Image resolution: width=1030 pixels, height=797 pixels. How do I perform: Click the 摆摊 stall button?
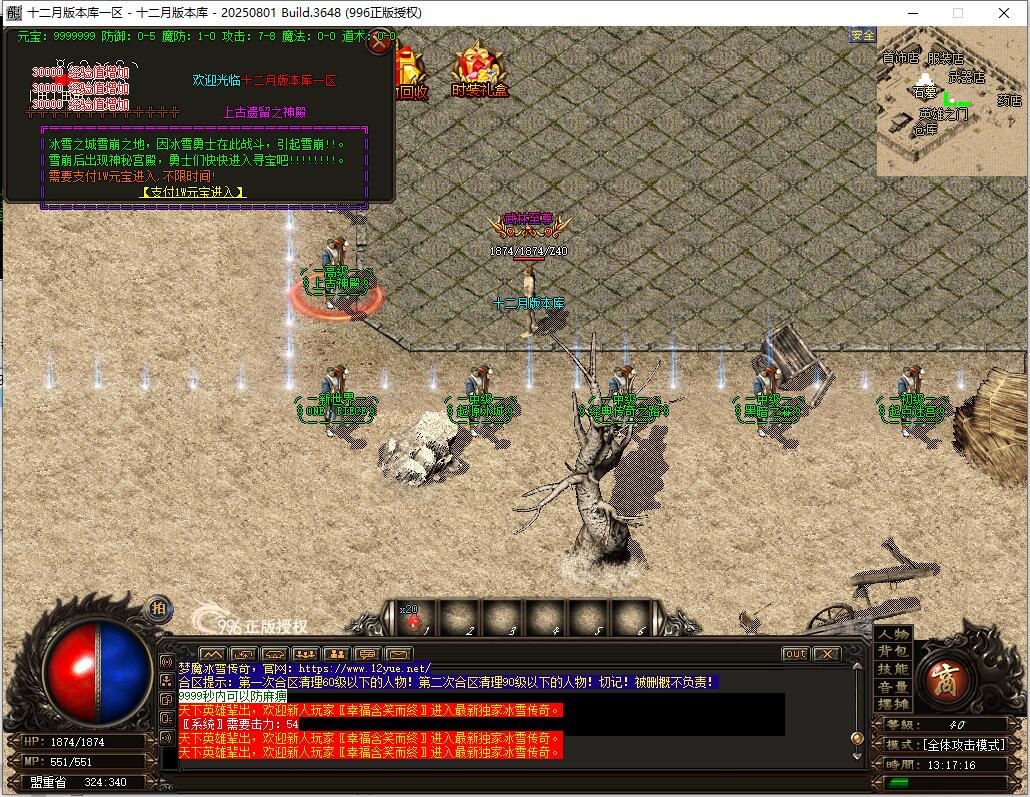click(894, 704)
